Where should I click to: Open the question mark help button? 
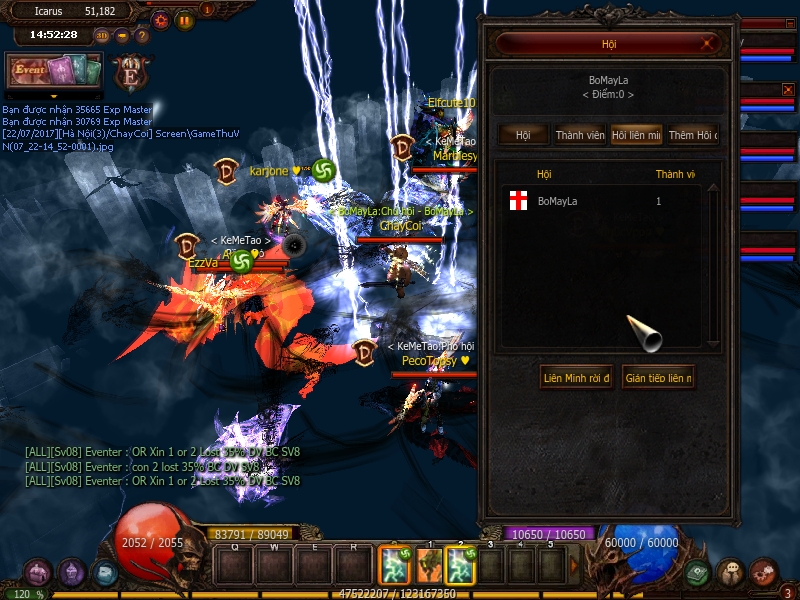(x=142, y=36)
